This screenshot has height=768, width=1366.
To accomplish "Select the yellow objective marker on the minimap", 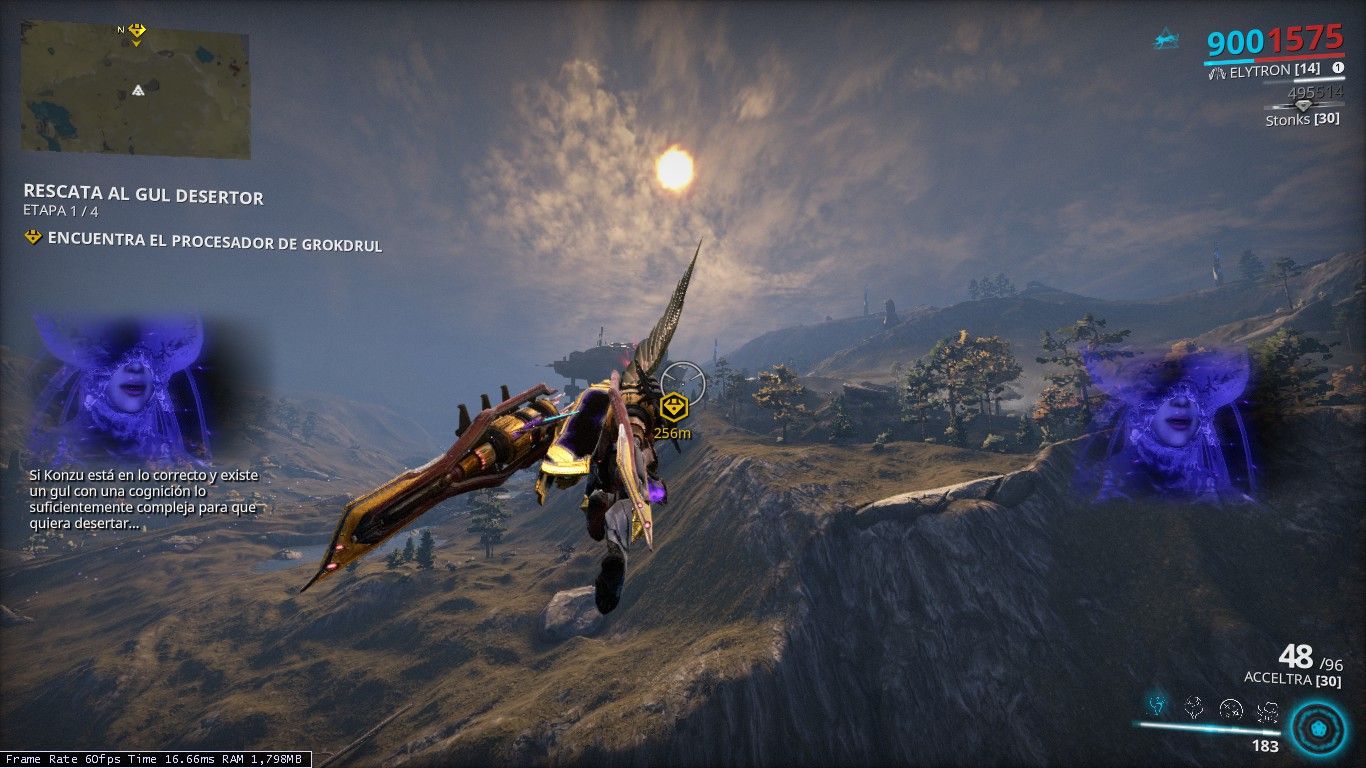I will (x=137, y=31).
